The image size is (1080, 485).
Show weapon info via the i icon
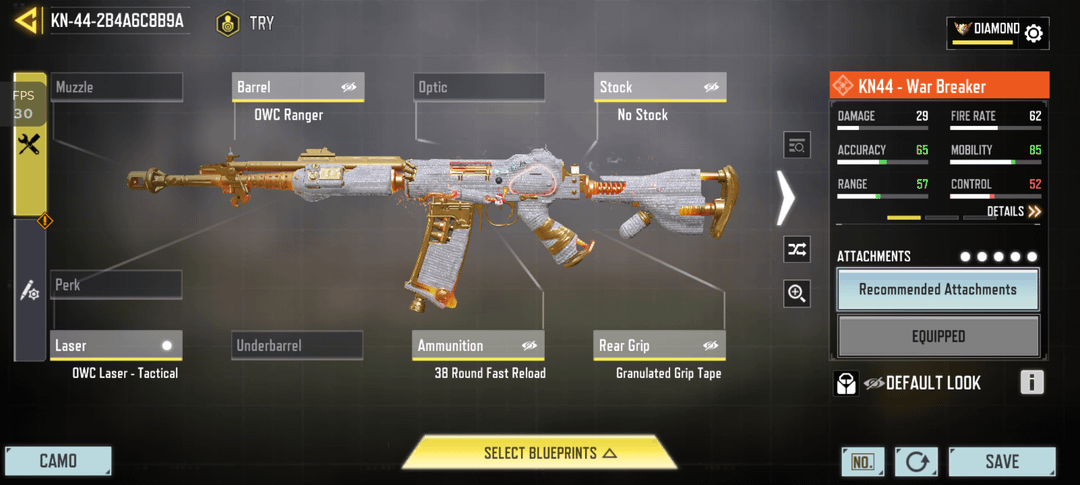(x=1032, y=382)
